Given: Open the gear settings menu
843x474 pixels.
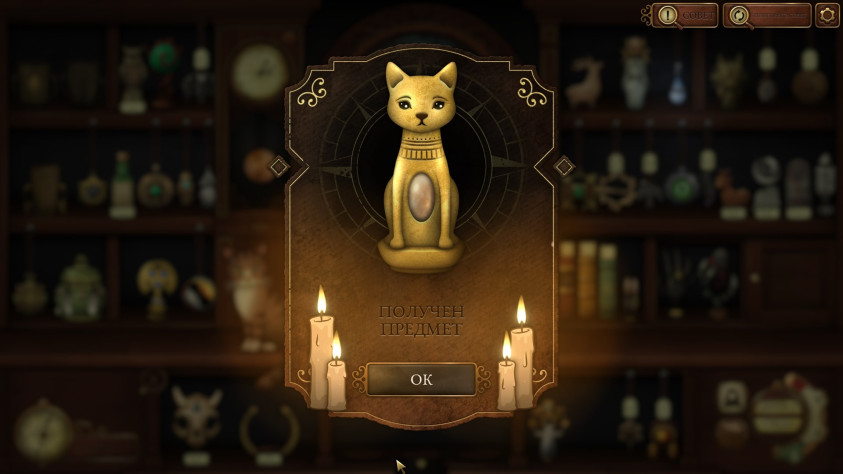Looking at the screenshot, I should (x=827, y=15).
